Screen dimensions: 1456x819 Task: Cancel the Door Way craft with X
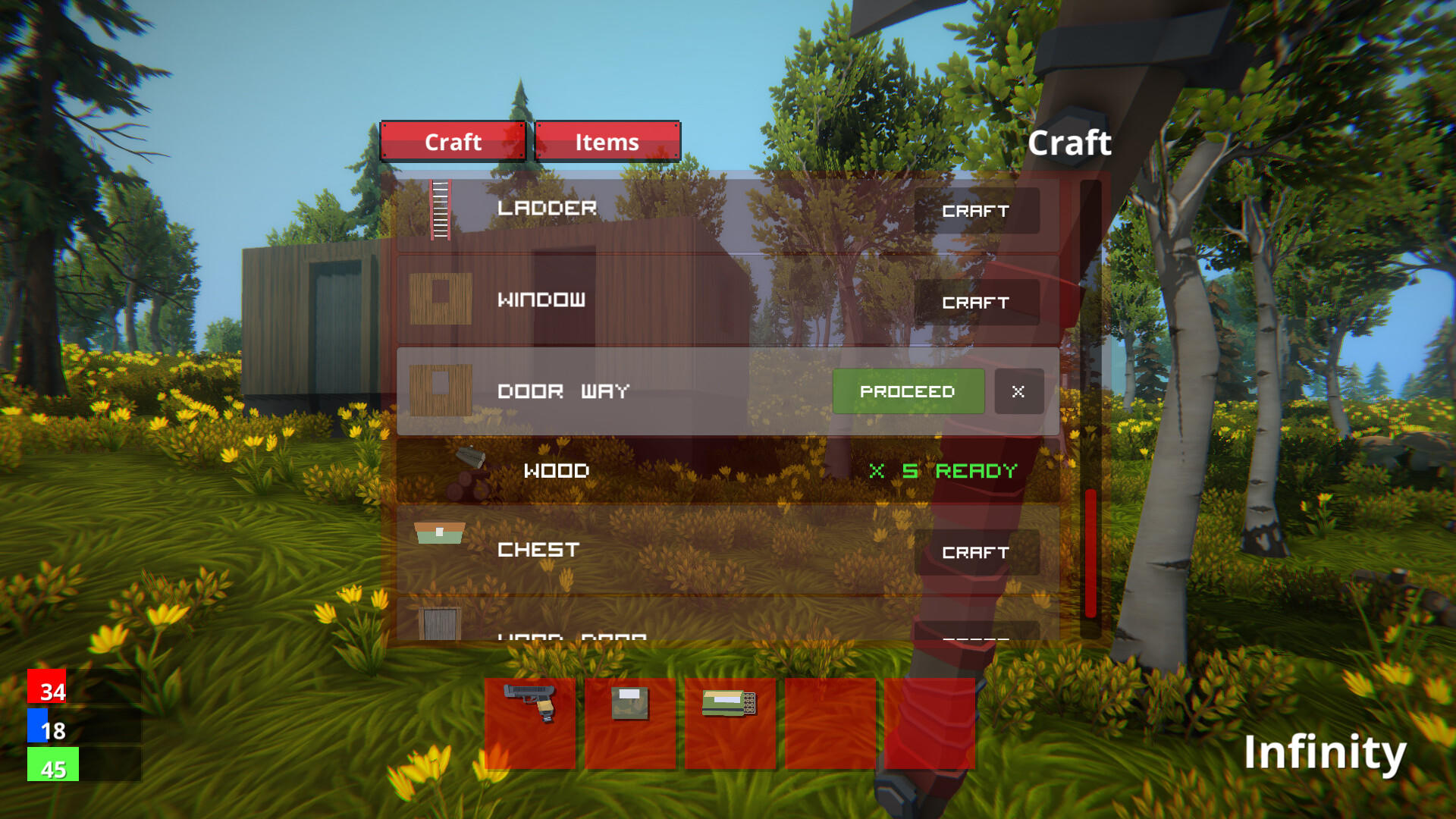tap(1018, 392)
